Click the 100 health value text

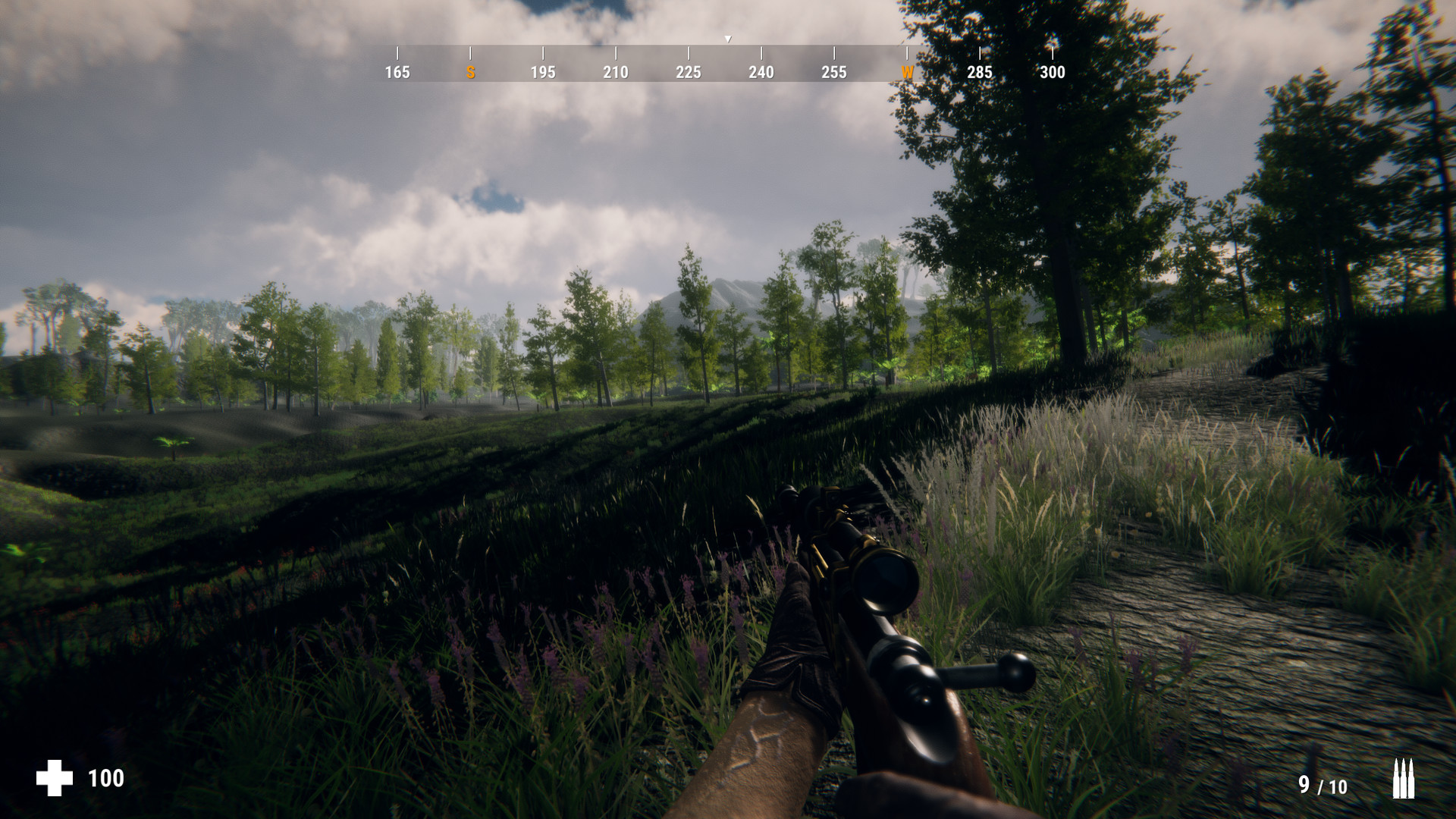click(108, 777)
